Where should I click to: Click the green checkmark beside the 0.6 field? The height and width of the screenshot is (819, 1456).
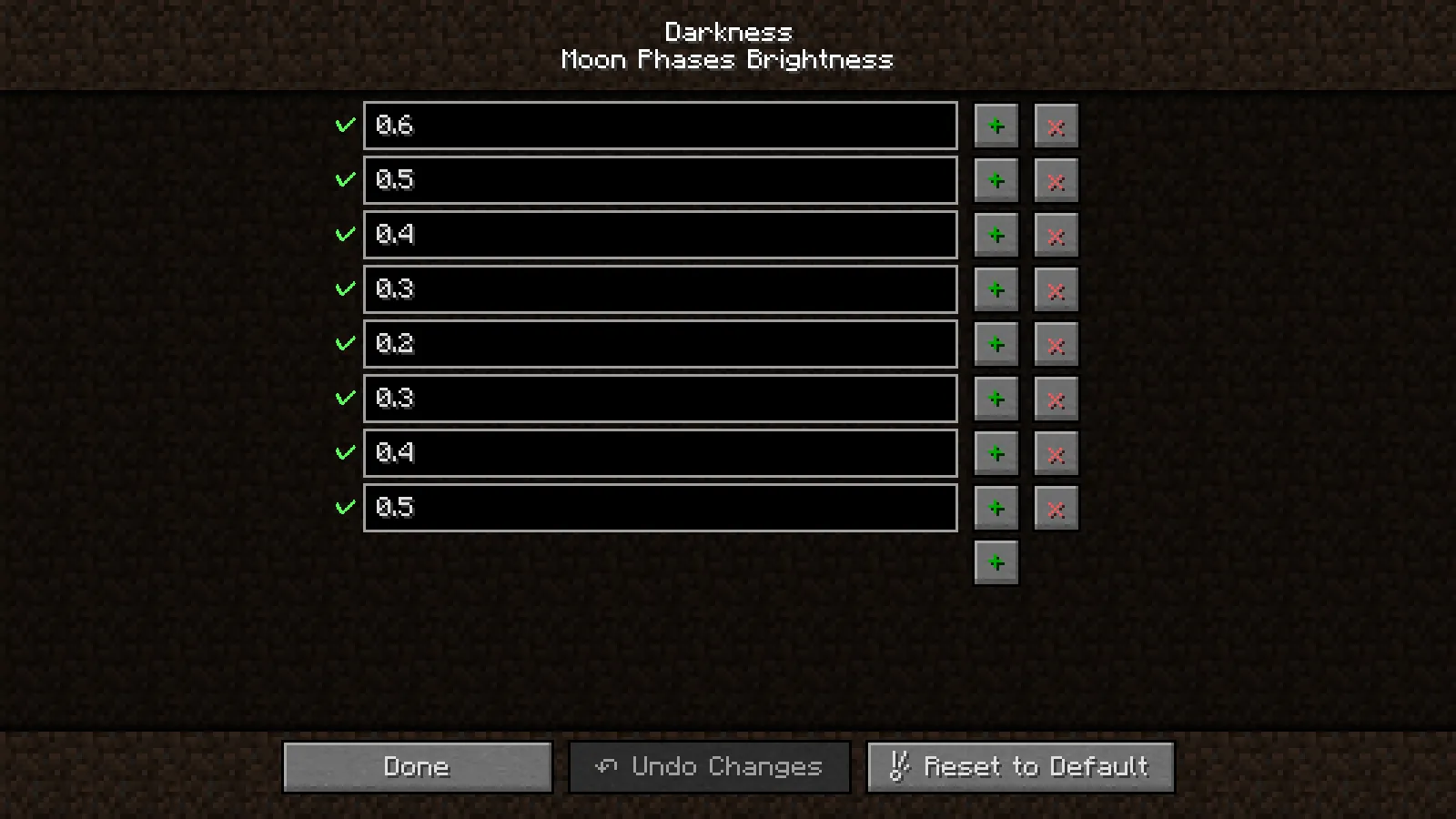point(344,126)
